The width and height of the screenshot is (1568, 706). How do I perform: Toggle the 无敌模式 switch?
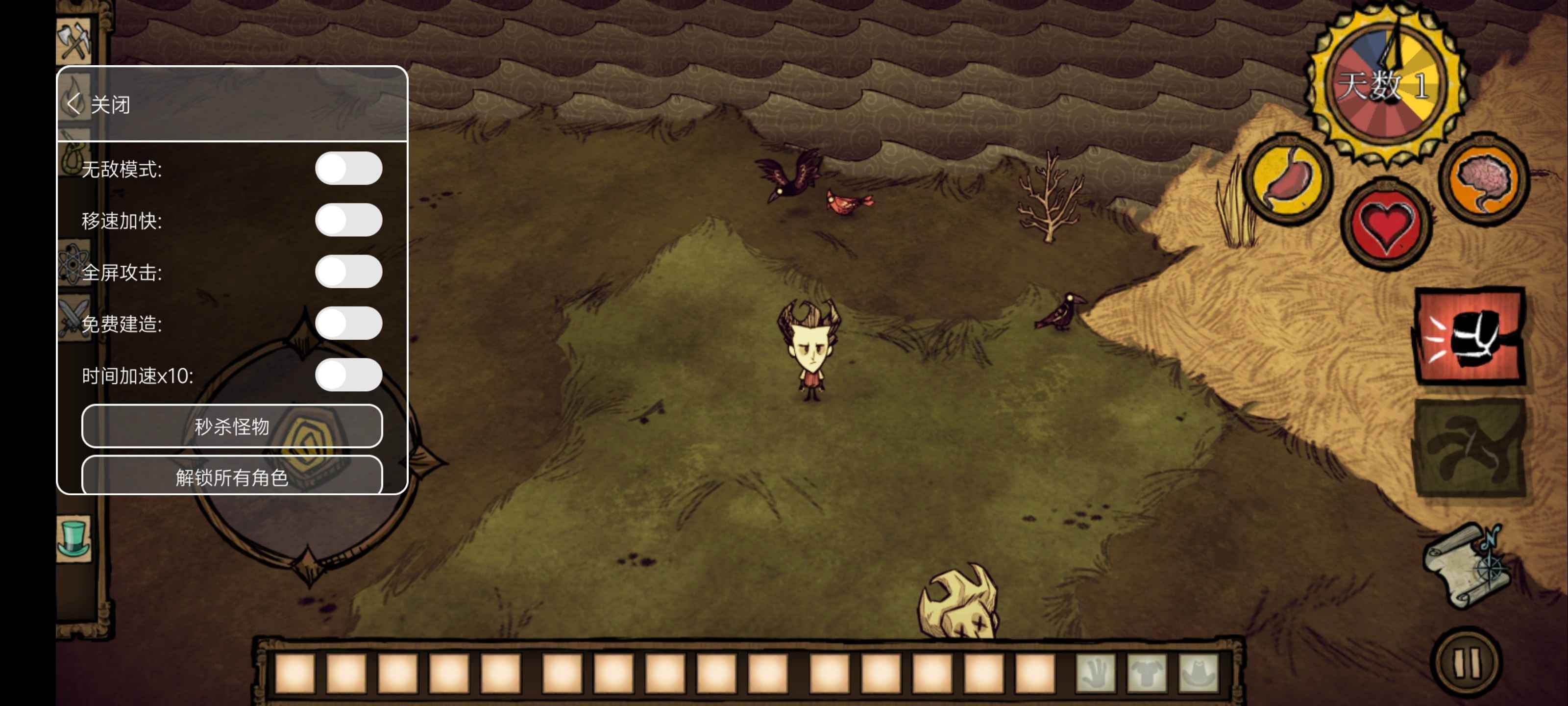[x=348, y=169]
